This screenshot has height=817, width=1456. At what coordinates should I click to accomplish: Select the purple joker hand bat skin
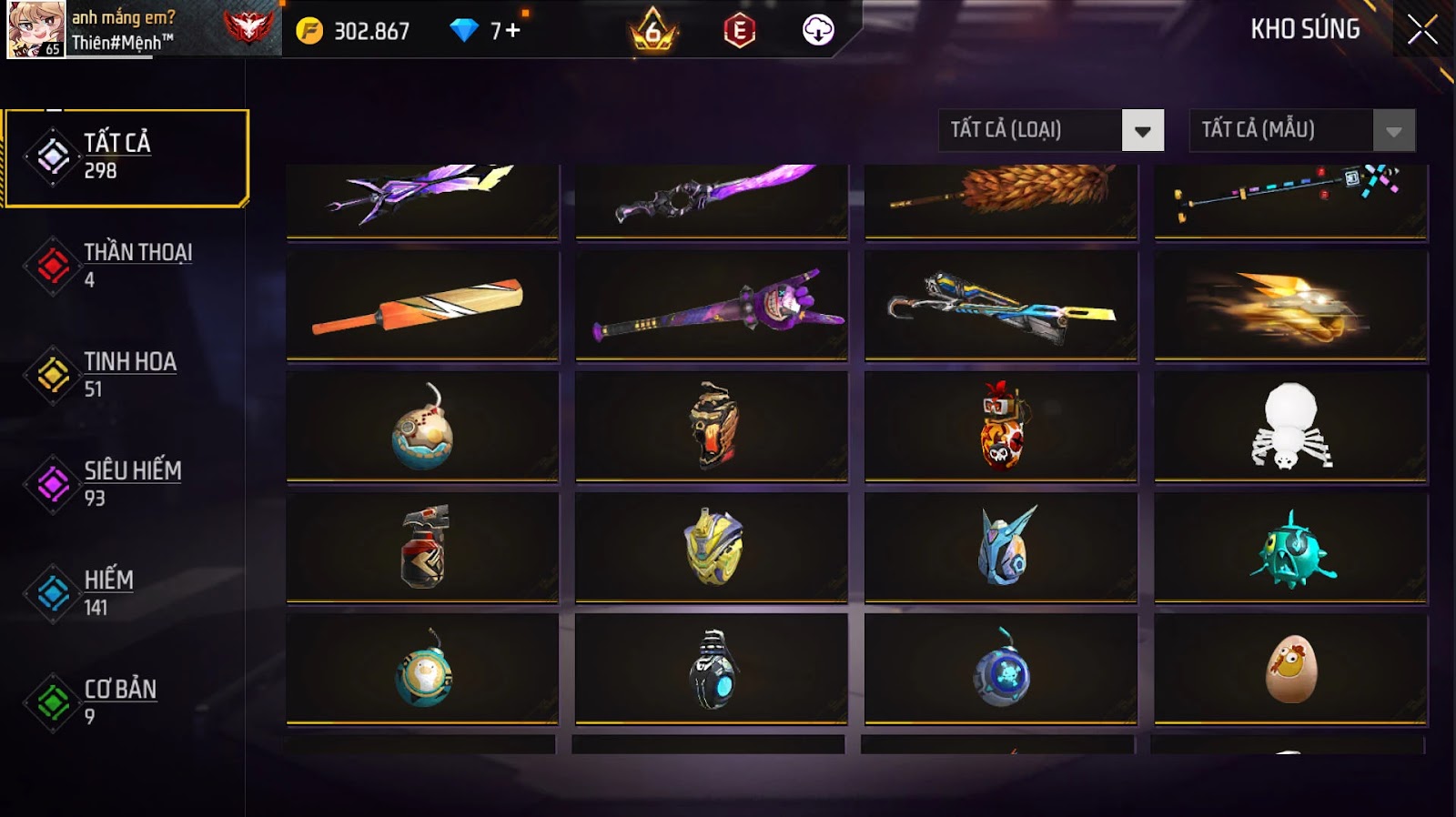tap(712, 306)
